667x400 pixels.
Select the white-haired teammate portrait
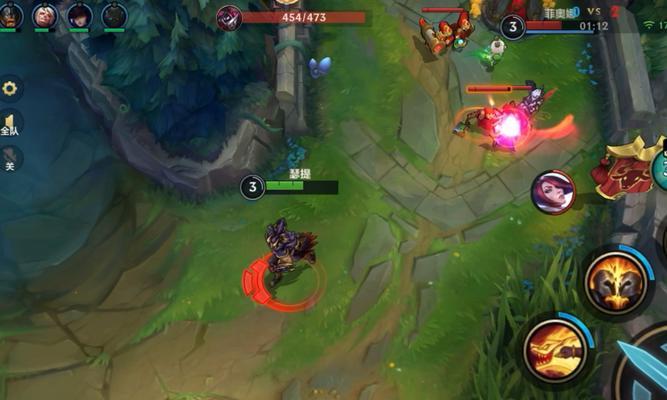coord(44,15)
